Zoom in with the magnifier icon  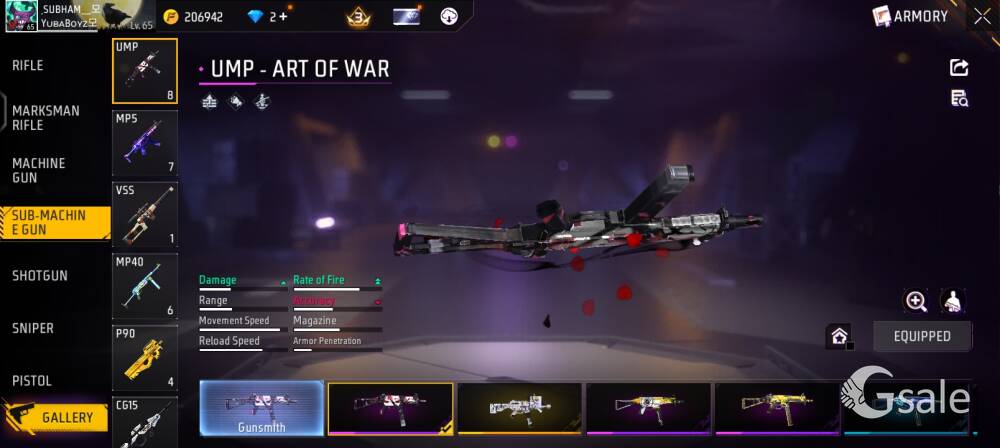pyautogui.click(x=916, y=301)
